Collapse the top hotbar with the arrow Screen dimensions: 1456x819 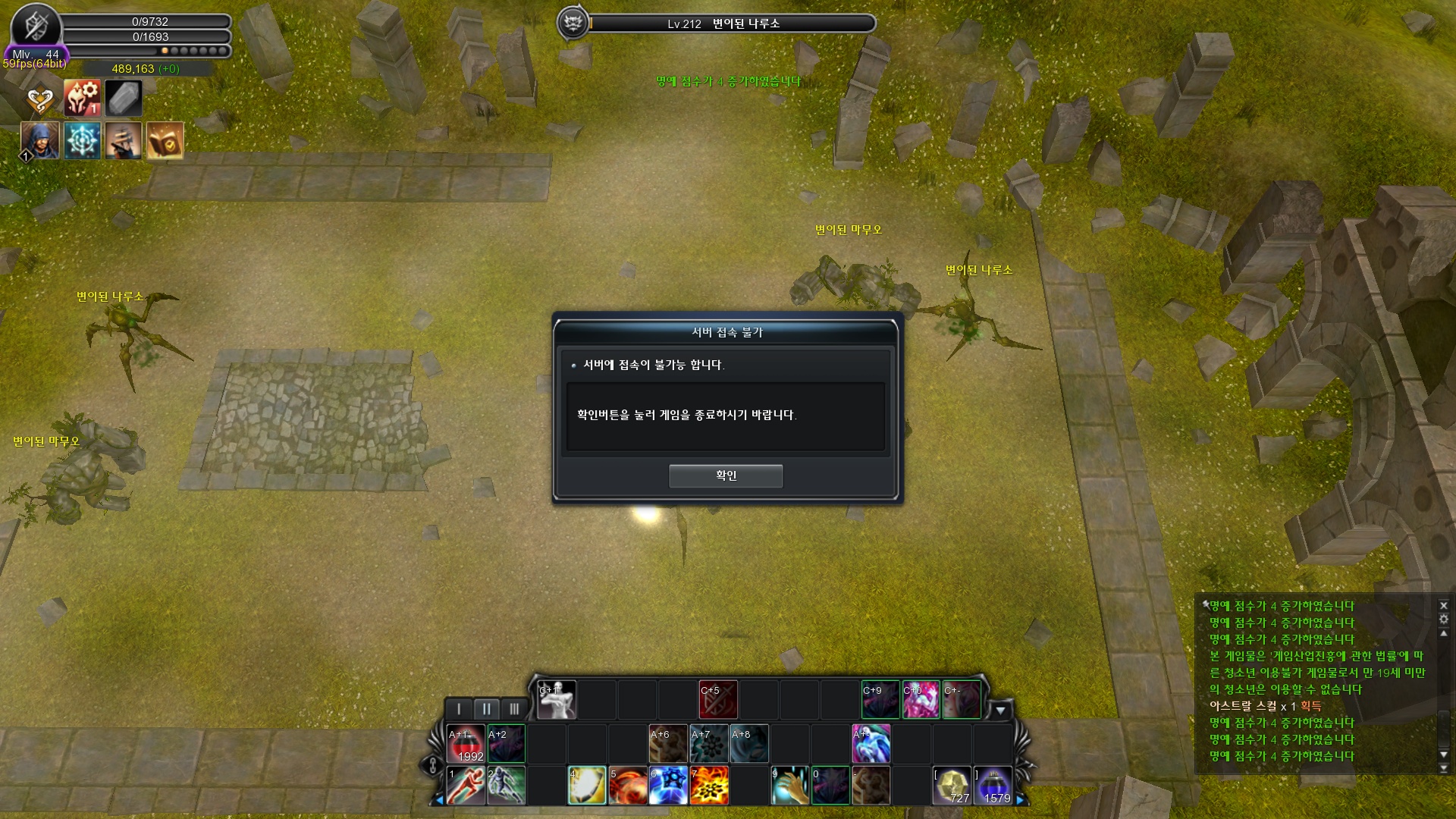coord(1000,711)
